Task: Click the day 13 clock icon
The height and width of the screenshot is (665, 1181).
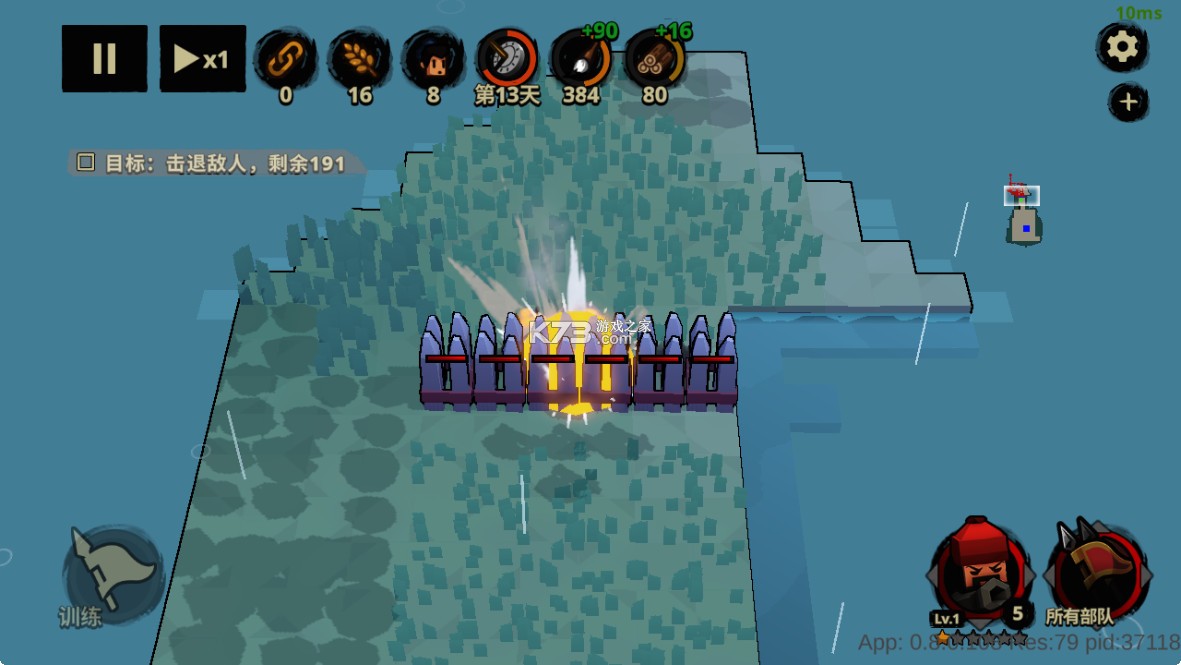Action: tap(507, 60)
